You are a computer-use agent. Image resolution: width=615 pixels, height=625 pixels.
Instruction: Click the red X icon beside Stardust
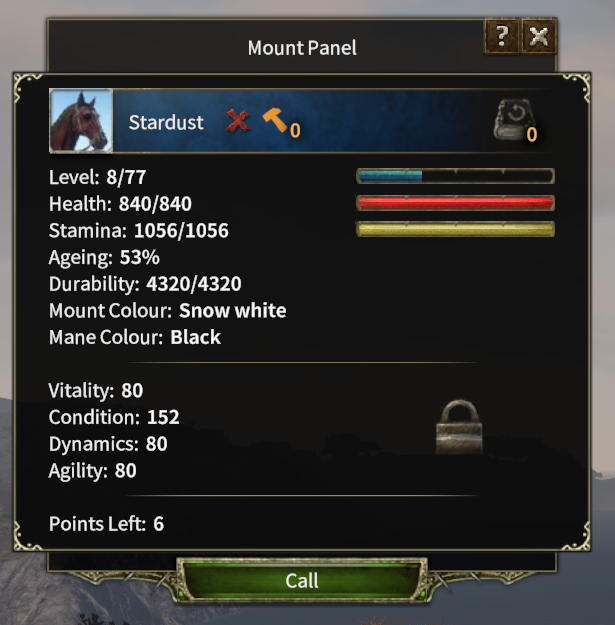(237, 122)
